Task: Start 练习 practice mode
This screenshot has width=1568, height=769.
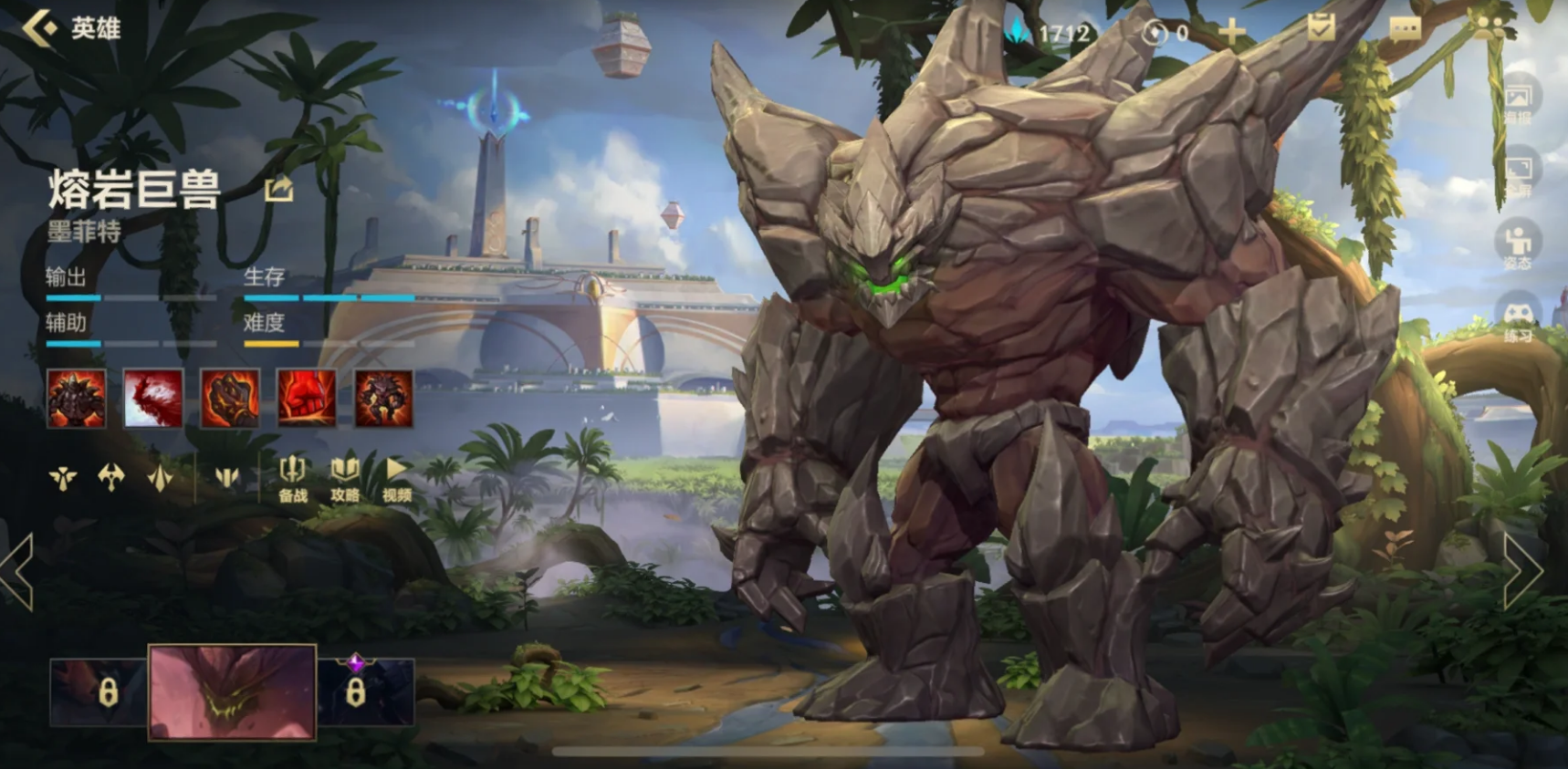Action: click(x=1518, y=319)
